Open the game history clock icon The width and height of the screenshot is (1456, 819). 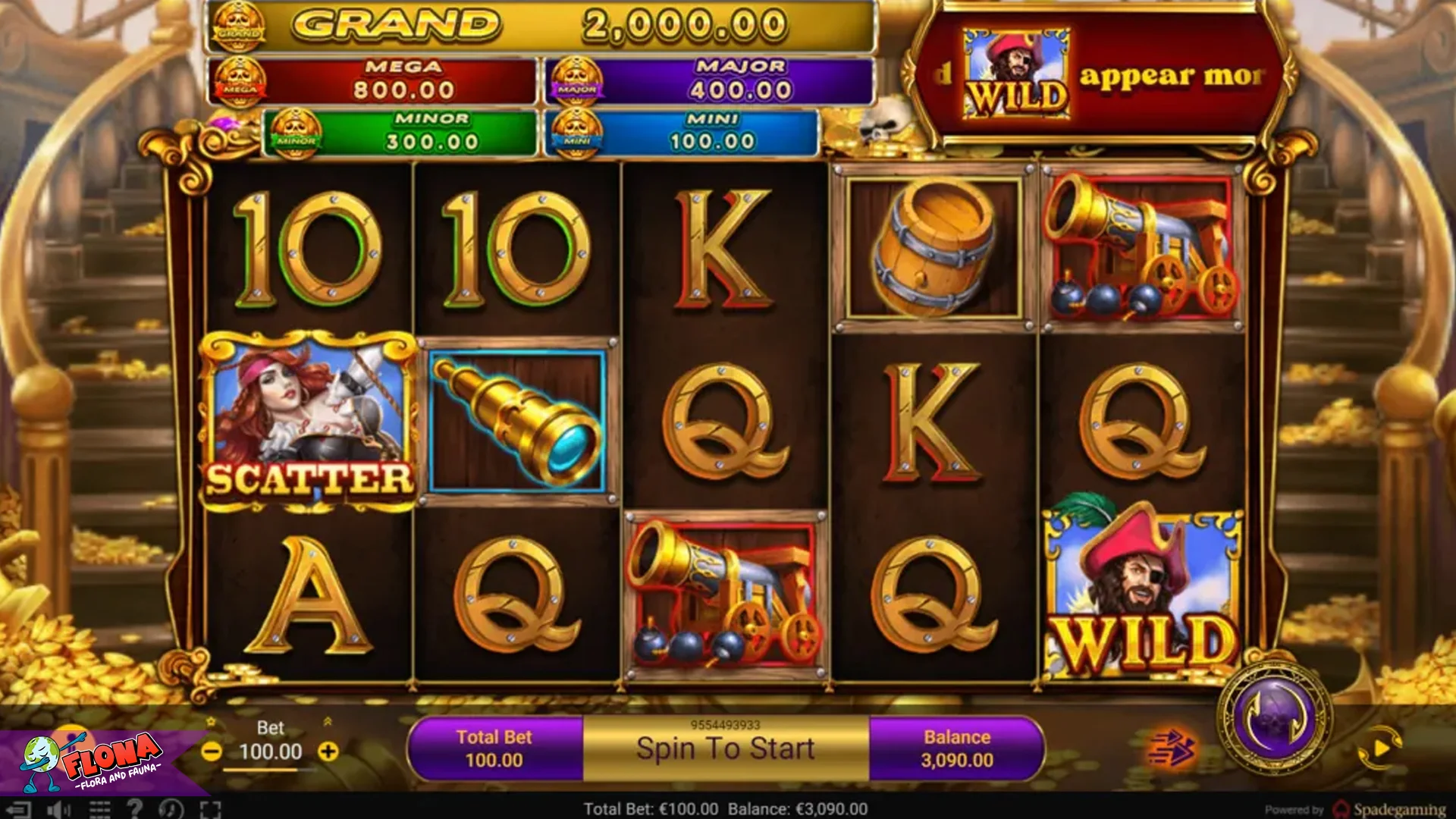coord(171,809)
